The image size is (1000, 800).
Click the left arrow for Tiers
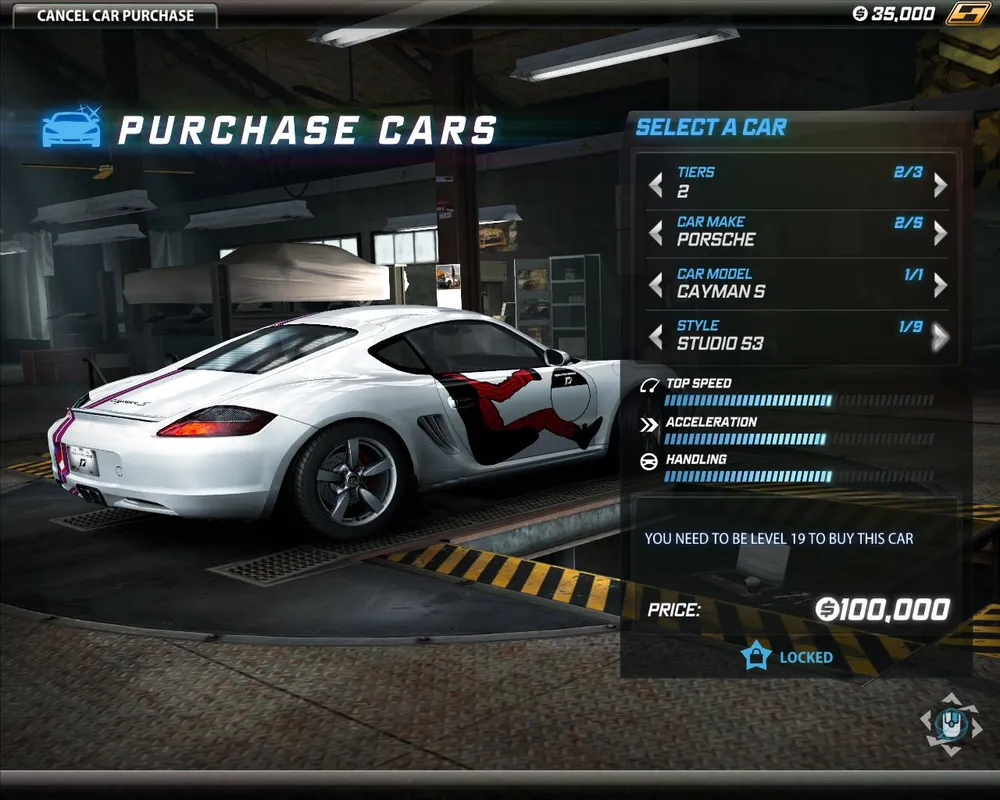(656, 184)
